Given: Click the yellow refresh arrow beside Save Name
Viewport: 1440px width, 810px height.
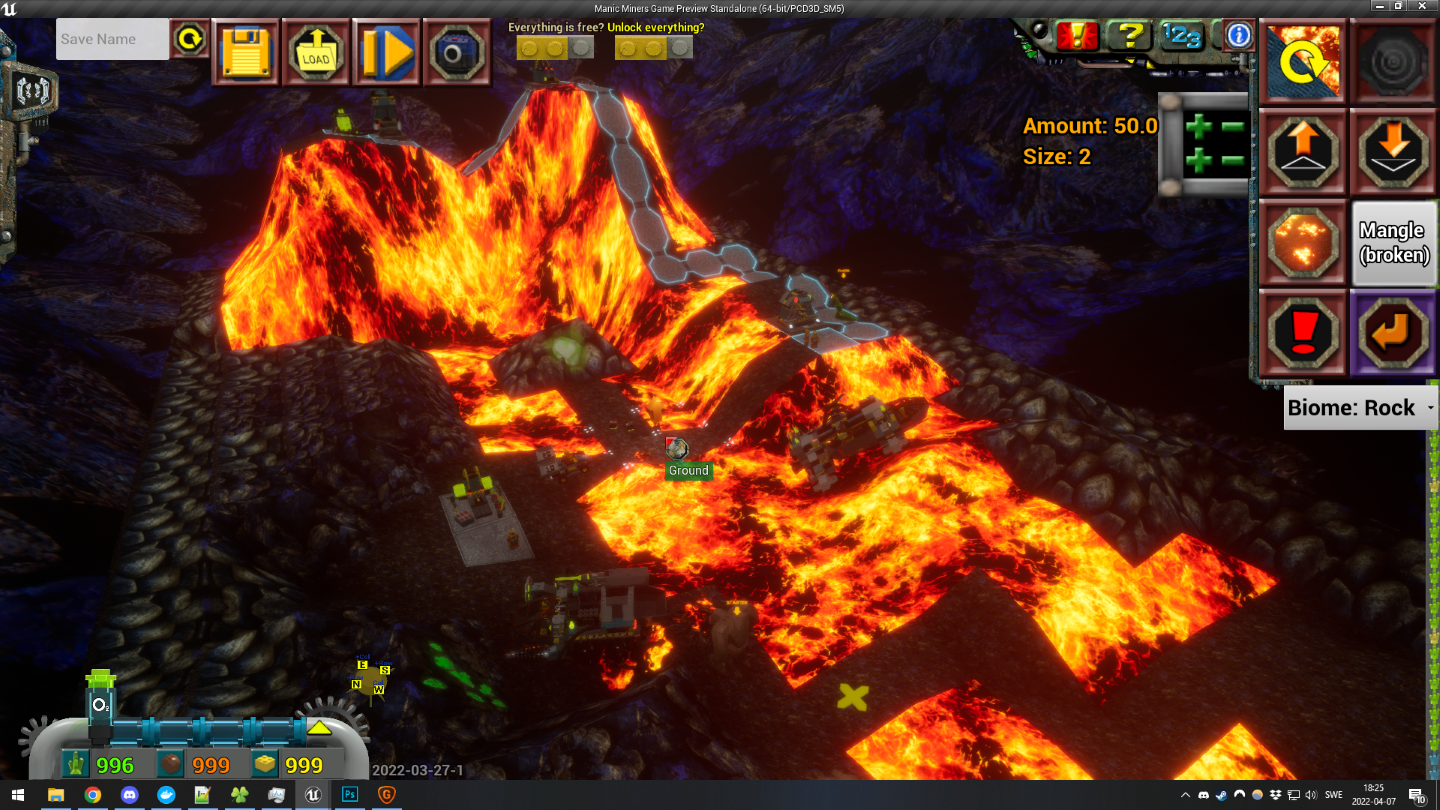Looking at the screenshot, I should 189,40.
